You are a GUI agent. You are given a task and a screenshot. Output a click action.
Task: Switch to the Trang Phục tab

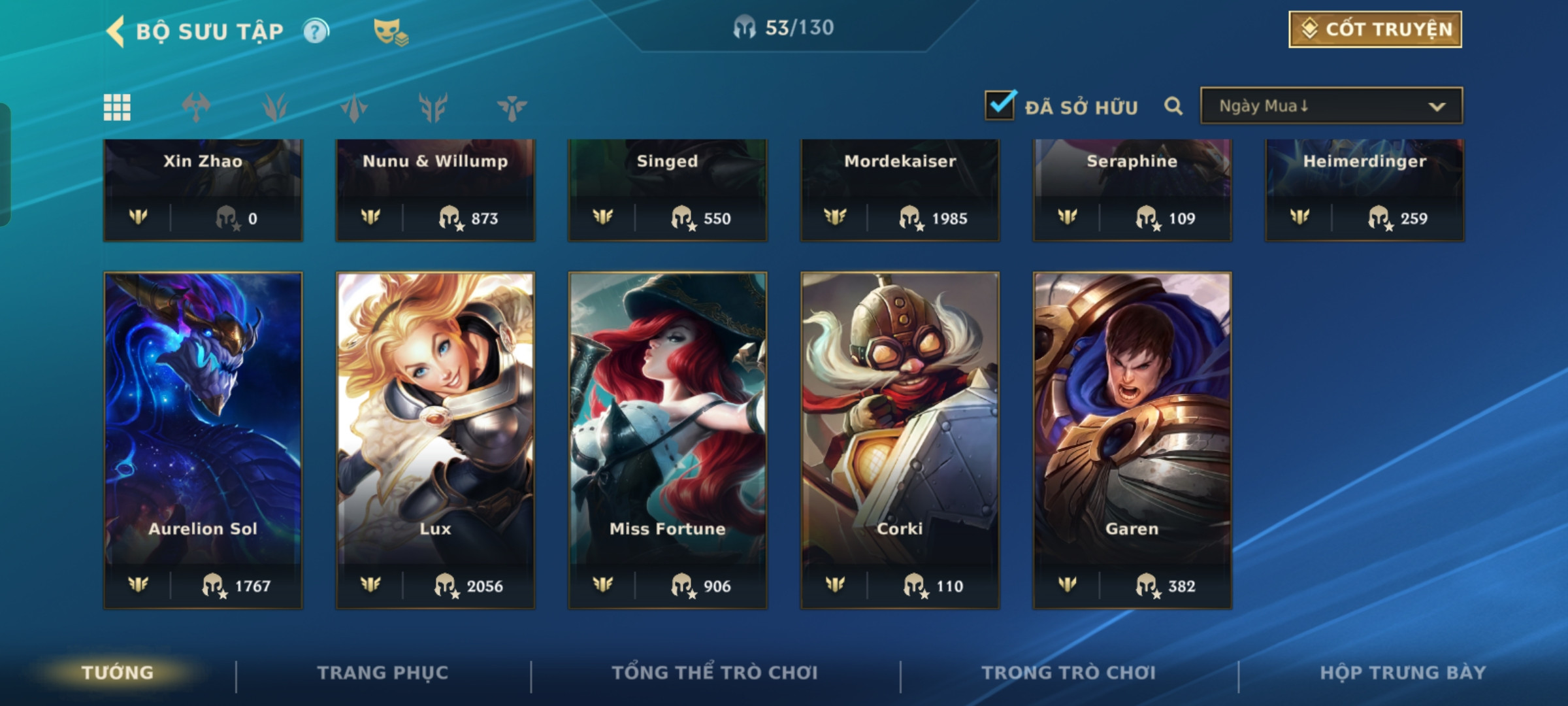click(383, 673)
